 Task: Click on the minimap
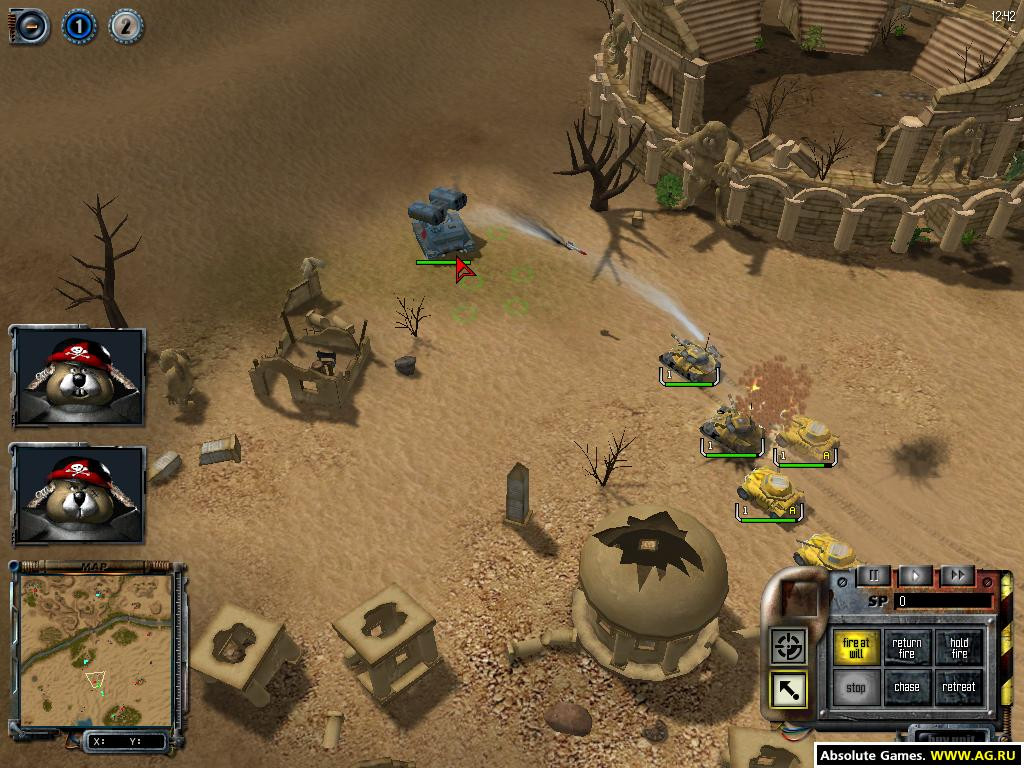point(96,649)
